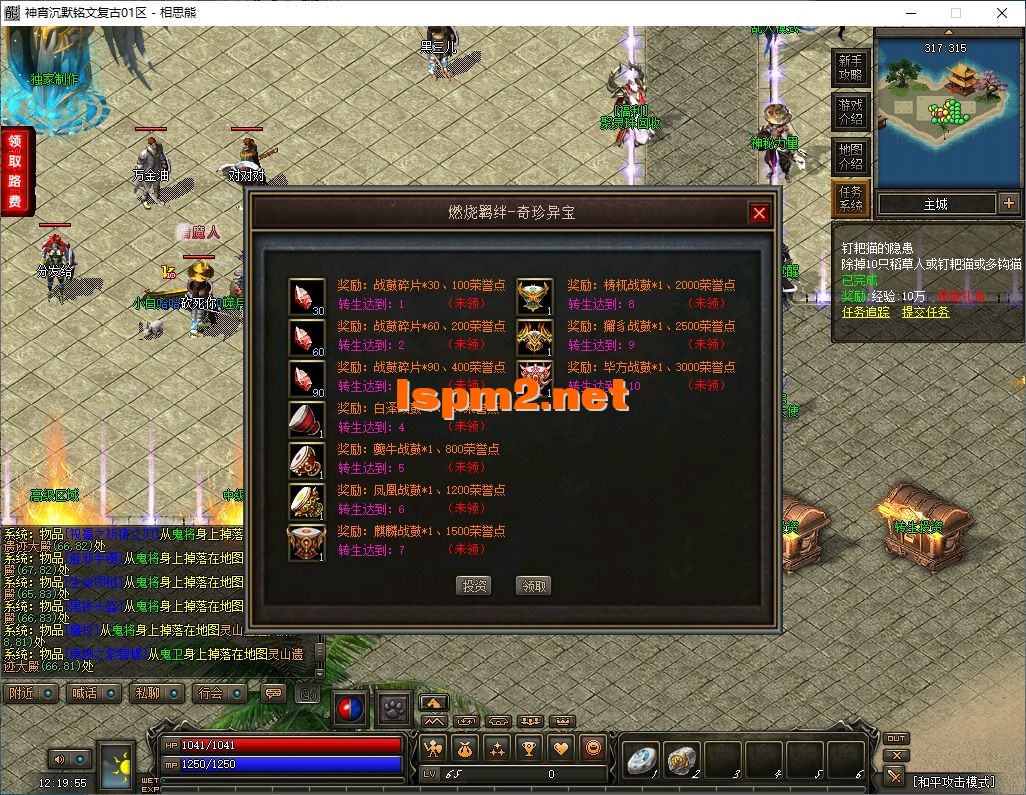Click the 任务追踪 link
1026x795 pixels.
(x=865, y=312)
